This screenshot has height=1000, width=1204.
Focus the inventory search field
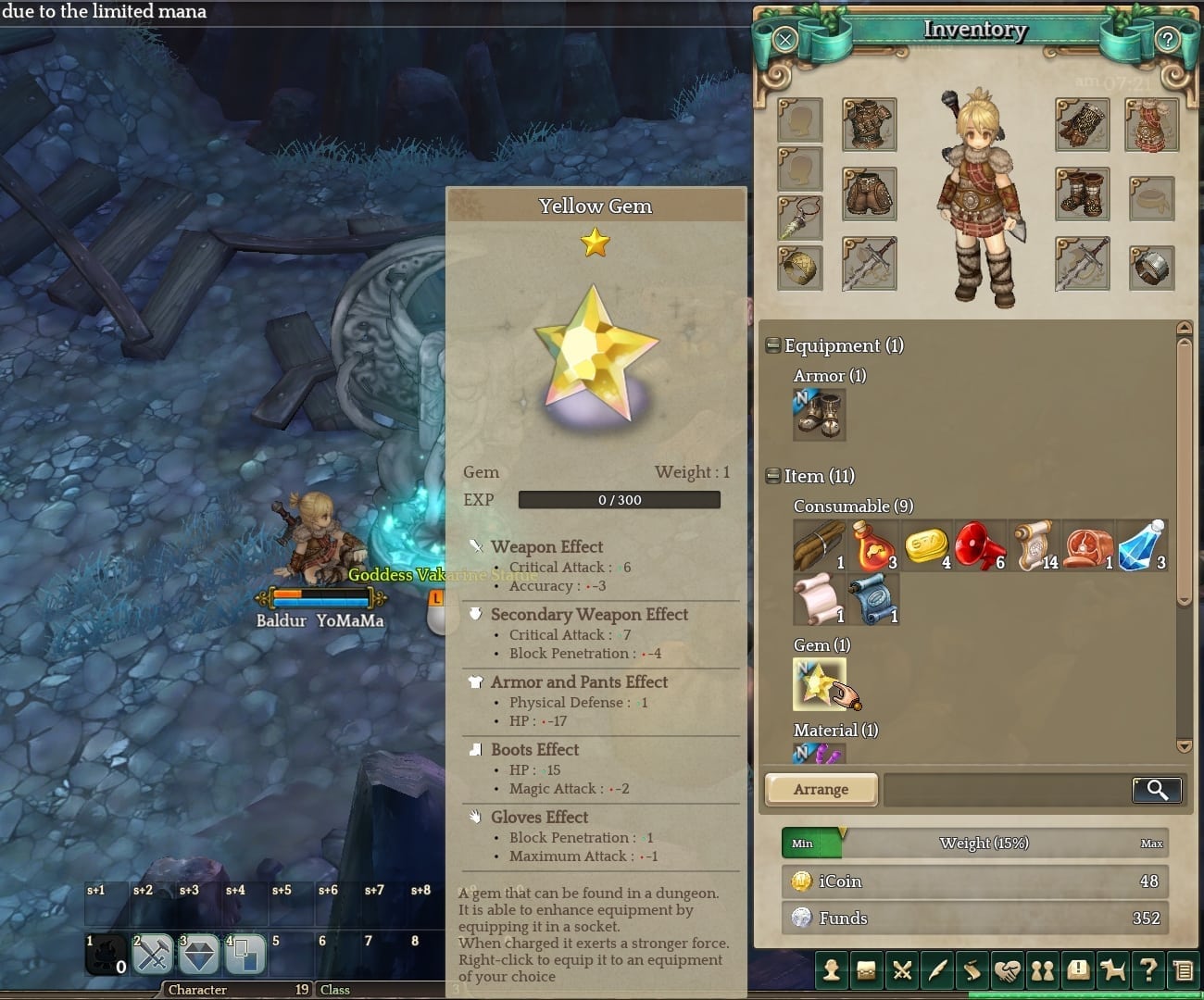tap(1007, 789)
